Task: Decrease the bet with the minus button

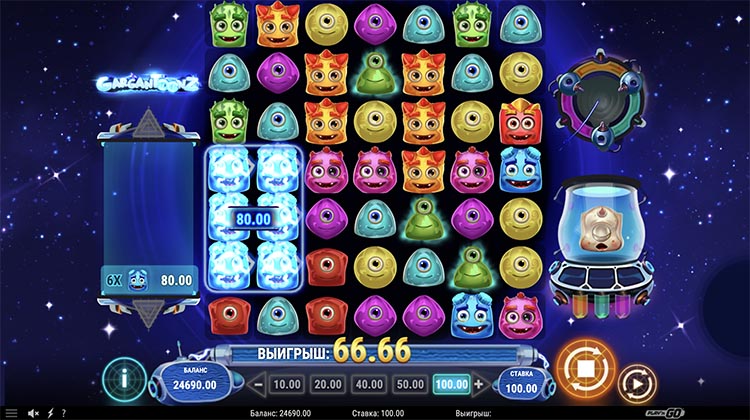Action: [x=257, y=383]
